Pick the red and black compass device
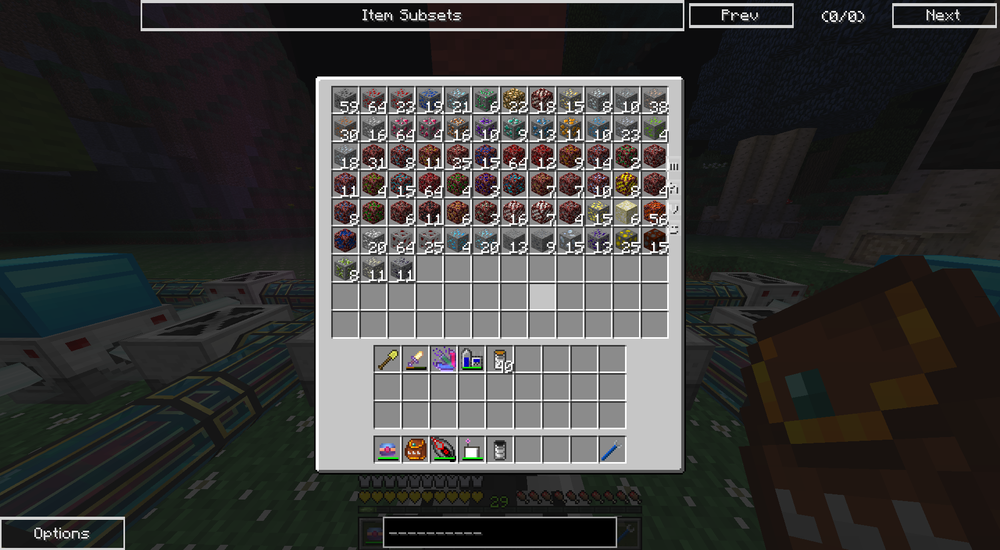 (x=444, y=450)
